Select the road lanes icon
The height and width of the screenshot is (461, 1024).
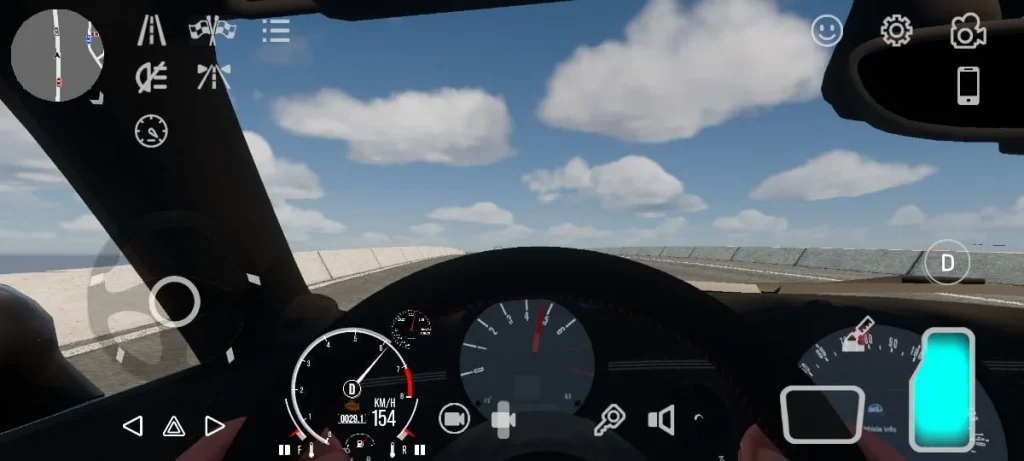coord(152,31)
